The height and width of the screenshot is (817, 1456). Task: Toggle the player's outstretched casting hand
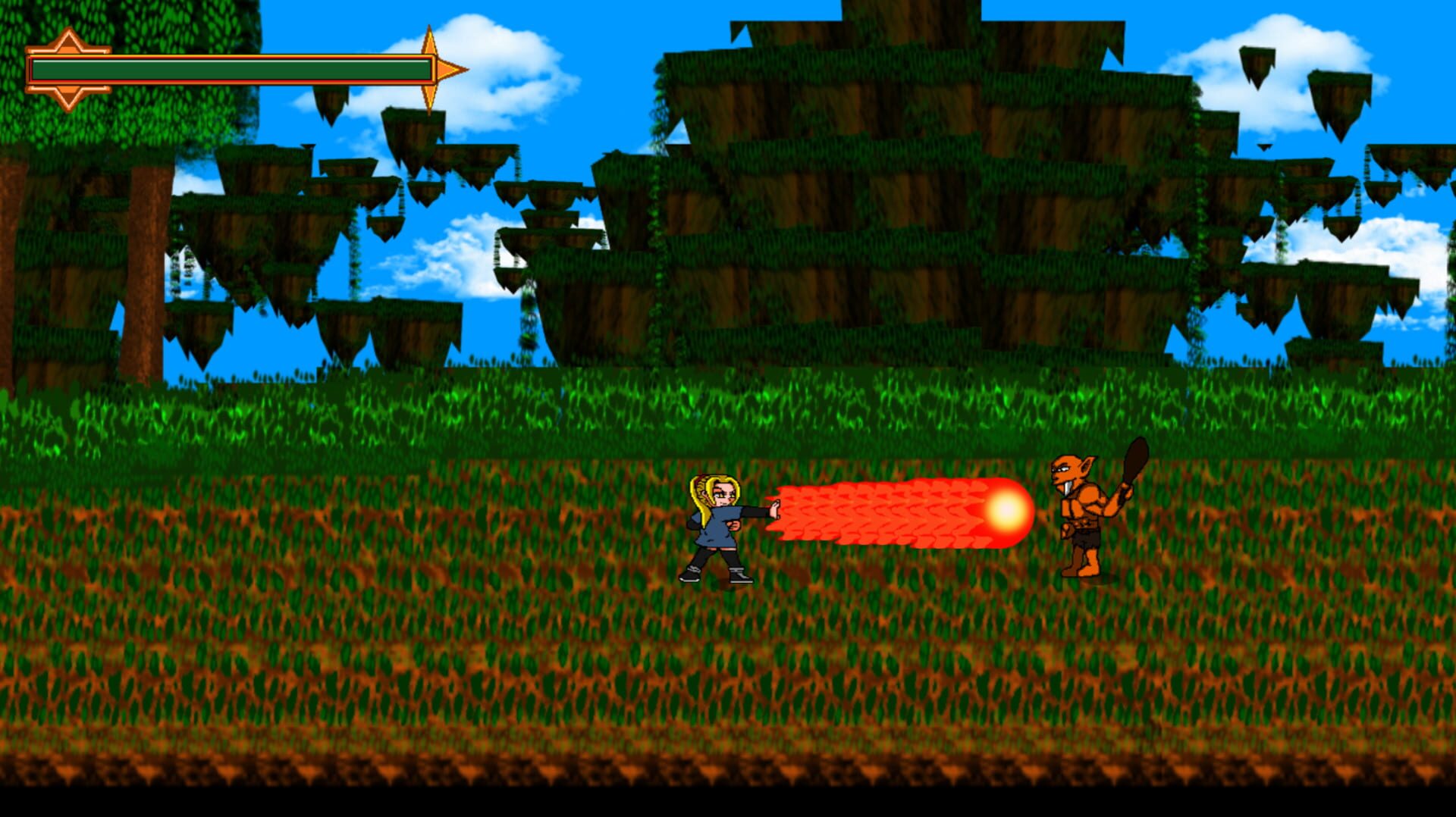pos(773,508)
